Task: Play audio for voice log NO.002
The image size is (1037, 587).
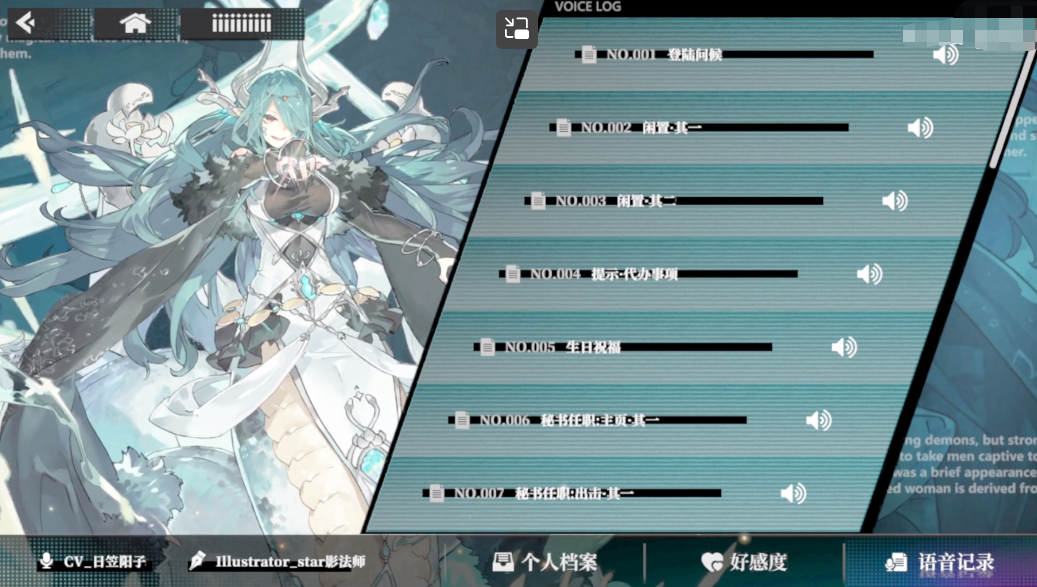Action: point(919,128)
